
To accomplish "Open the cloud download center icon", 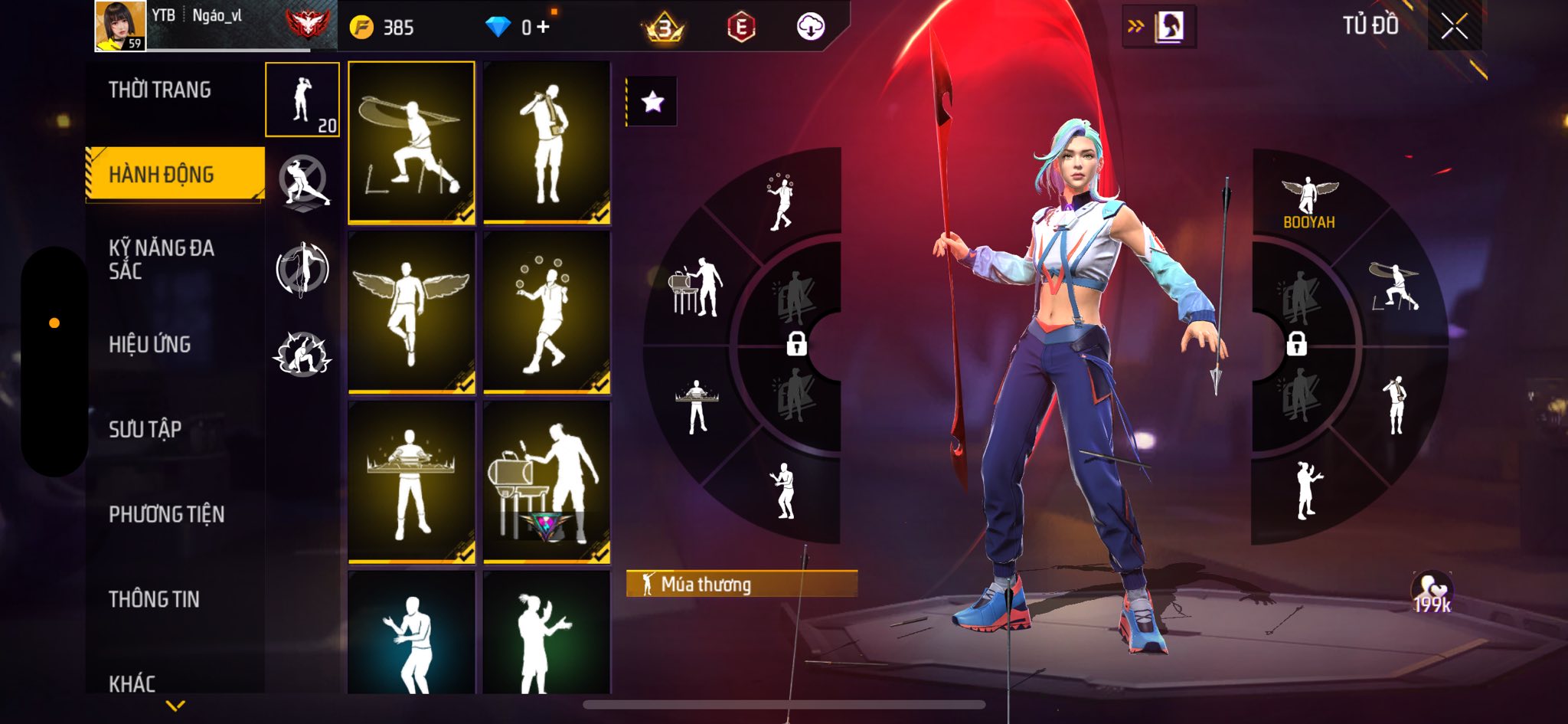I will coord(810,28).
